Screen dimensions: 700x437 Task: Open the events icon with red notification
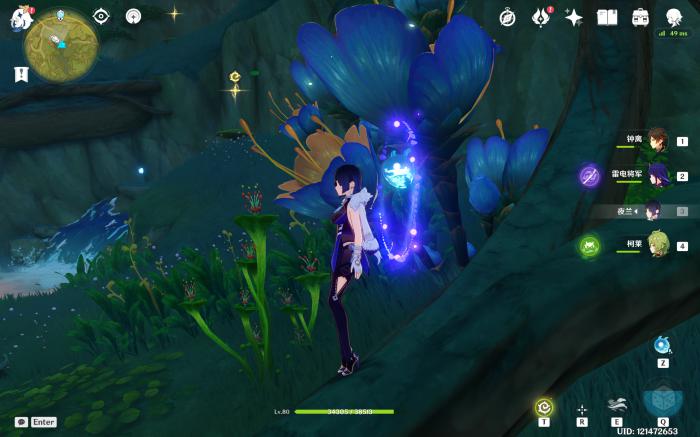coord(541,17)
